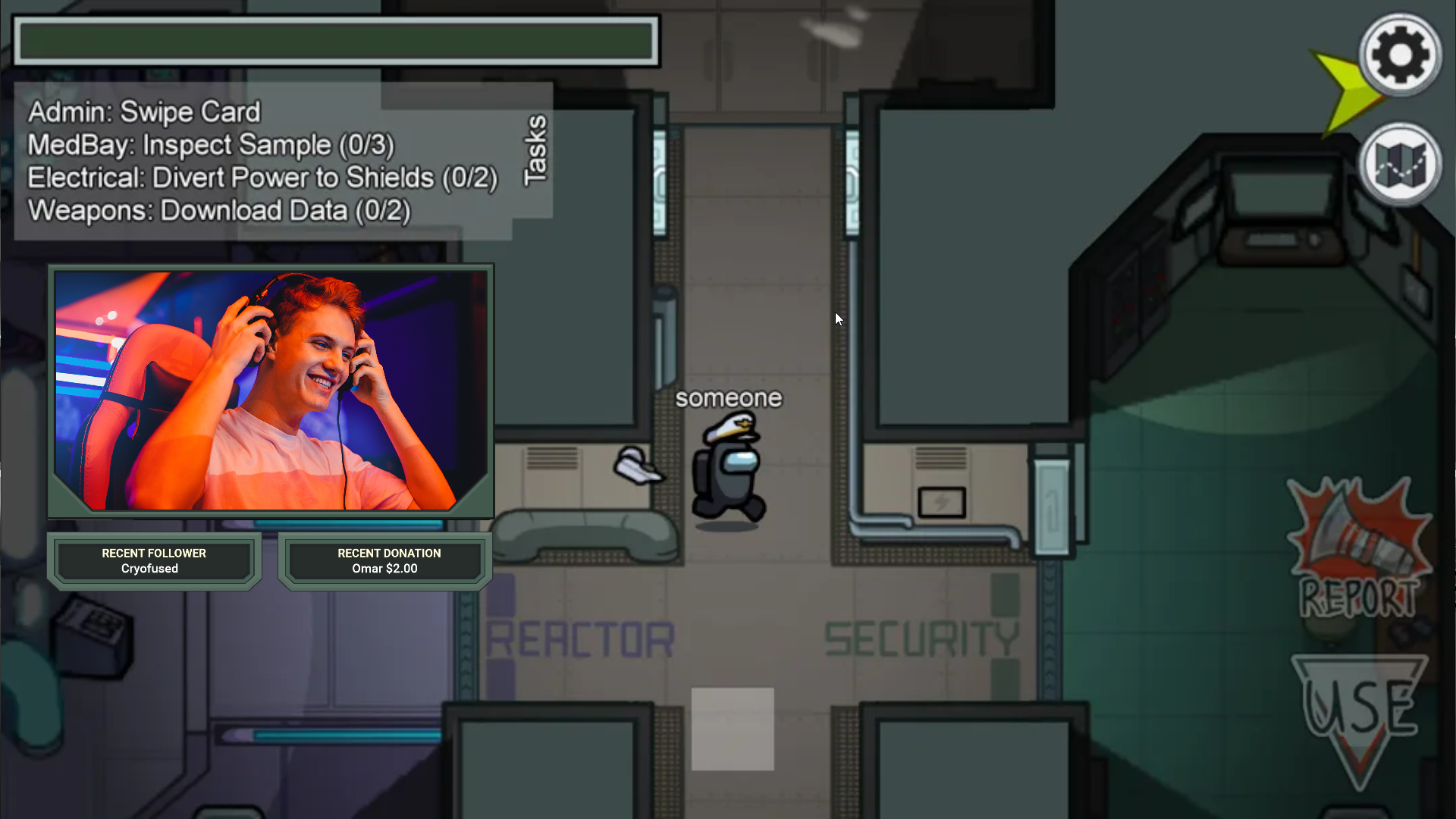
Task: Activate the Use button
Action: 1360,711
